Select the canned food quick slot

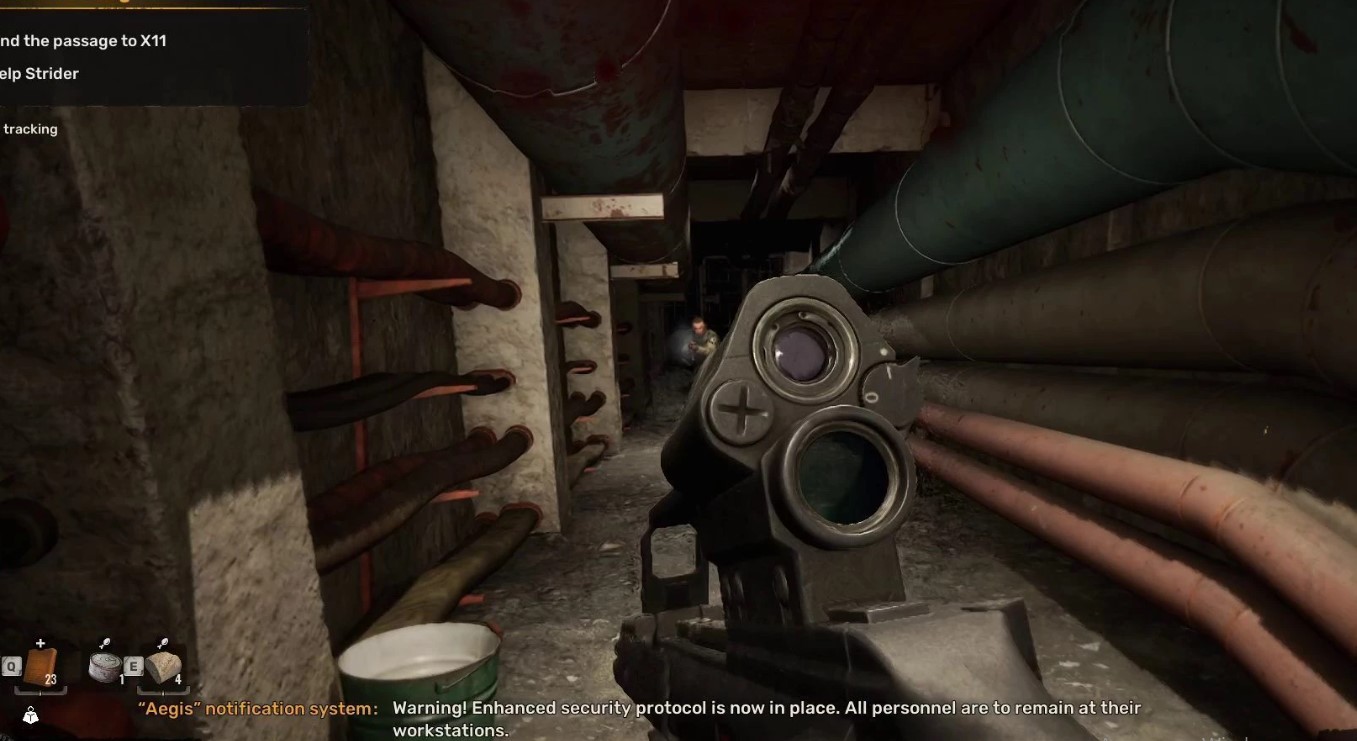click(104, 667)
